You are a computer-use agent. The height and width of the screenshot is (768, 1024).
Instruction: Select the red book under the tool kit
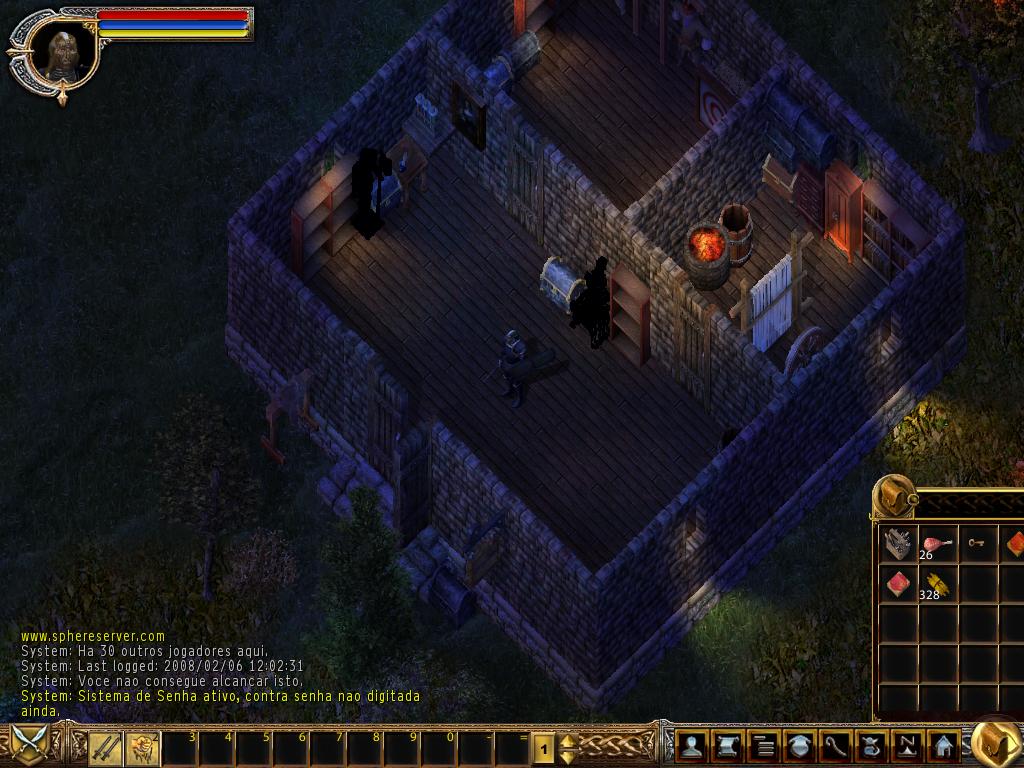pyautogui.click(x=898, y=584)
